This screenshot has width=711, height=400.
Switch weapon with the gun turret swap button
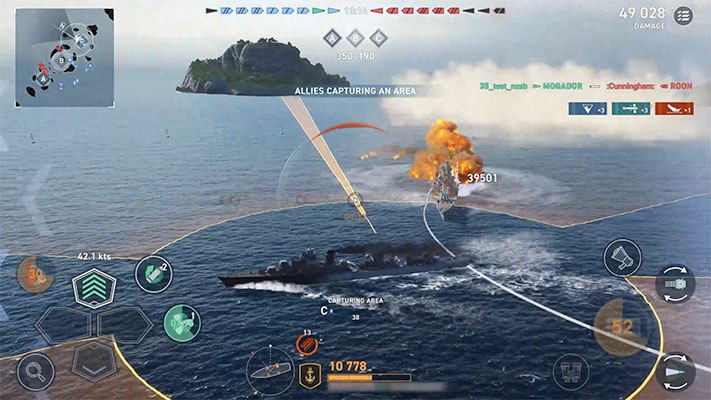click(x=675, y=284)
